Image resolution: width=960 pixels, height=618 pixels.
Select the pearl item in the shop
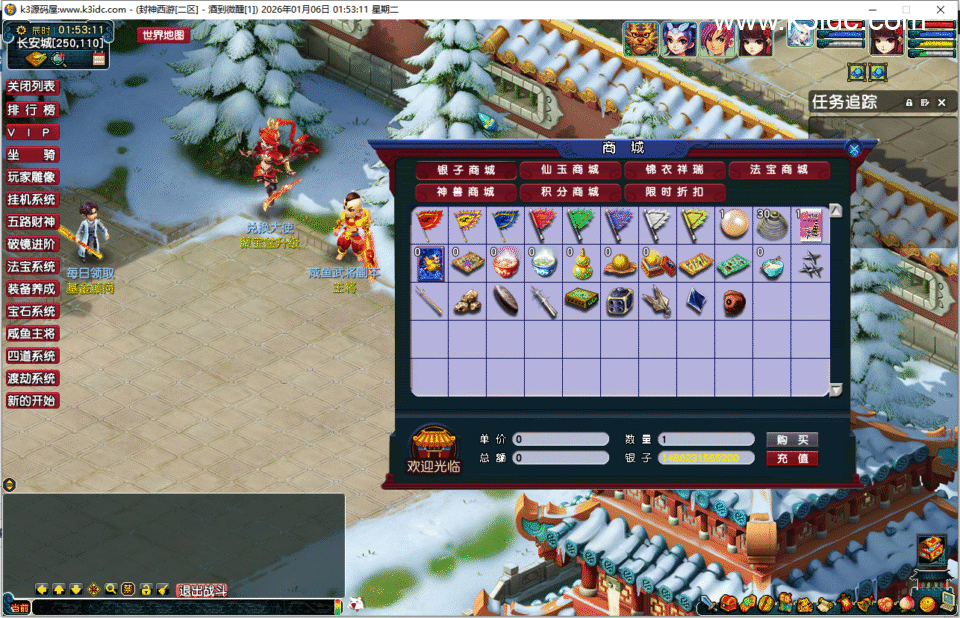[x=732, y=223]
